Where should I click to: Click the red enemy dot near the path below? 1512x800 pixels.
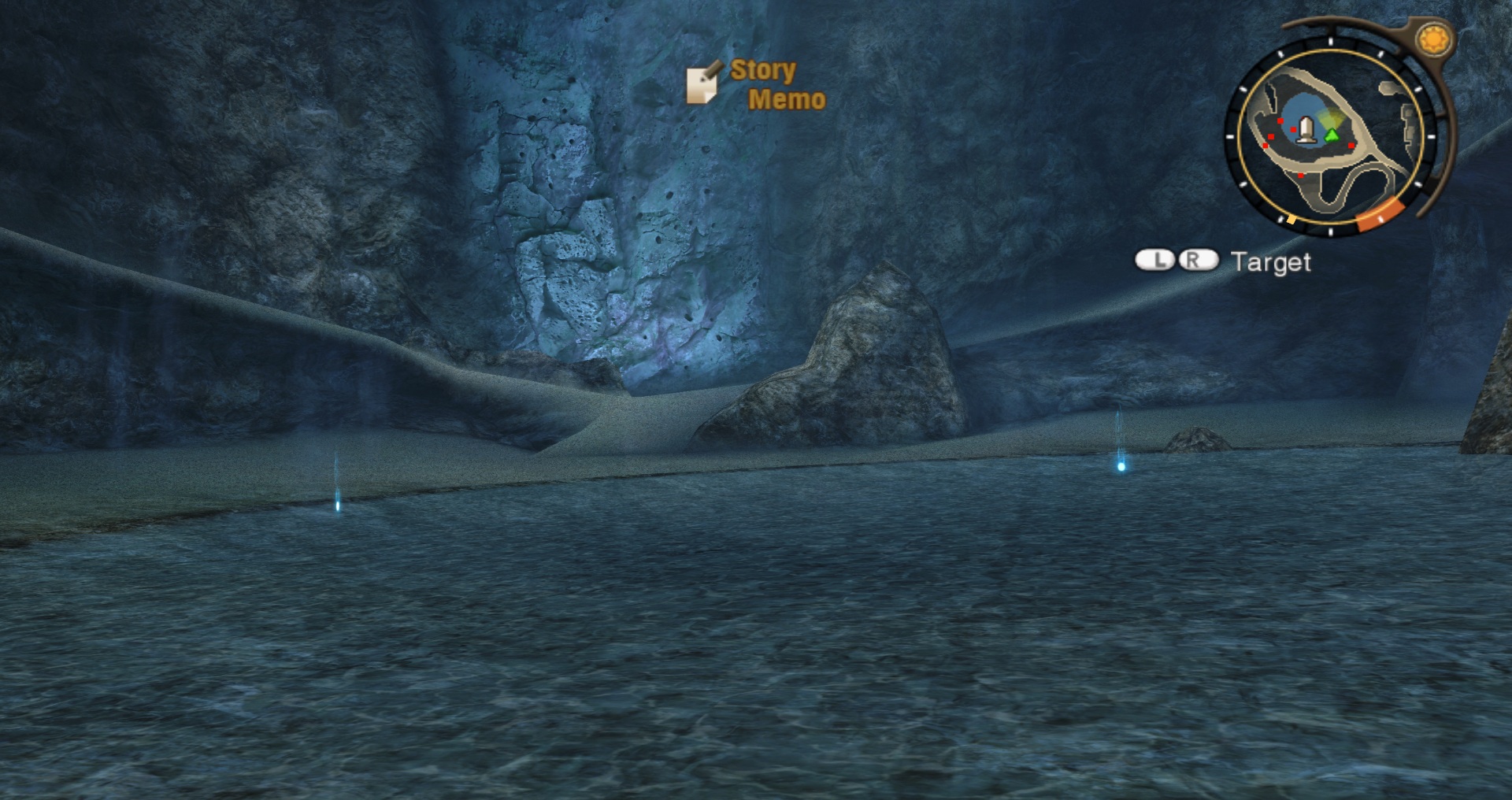pyautogui.click(x=1301, y=176)
